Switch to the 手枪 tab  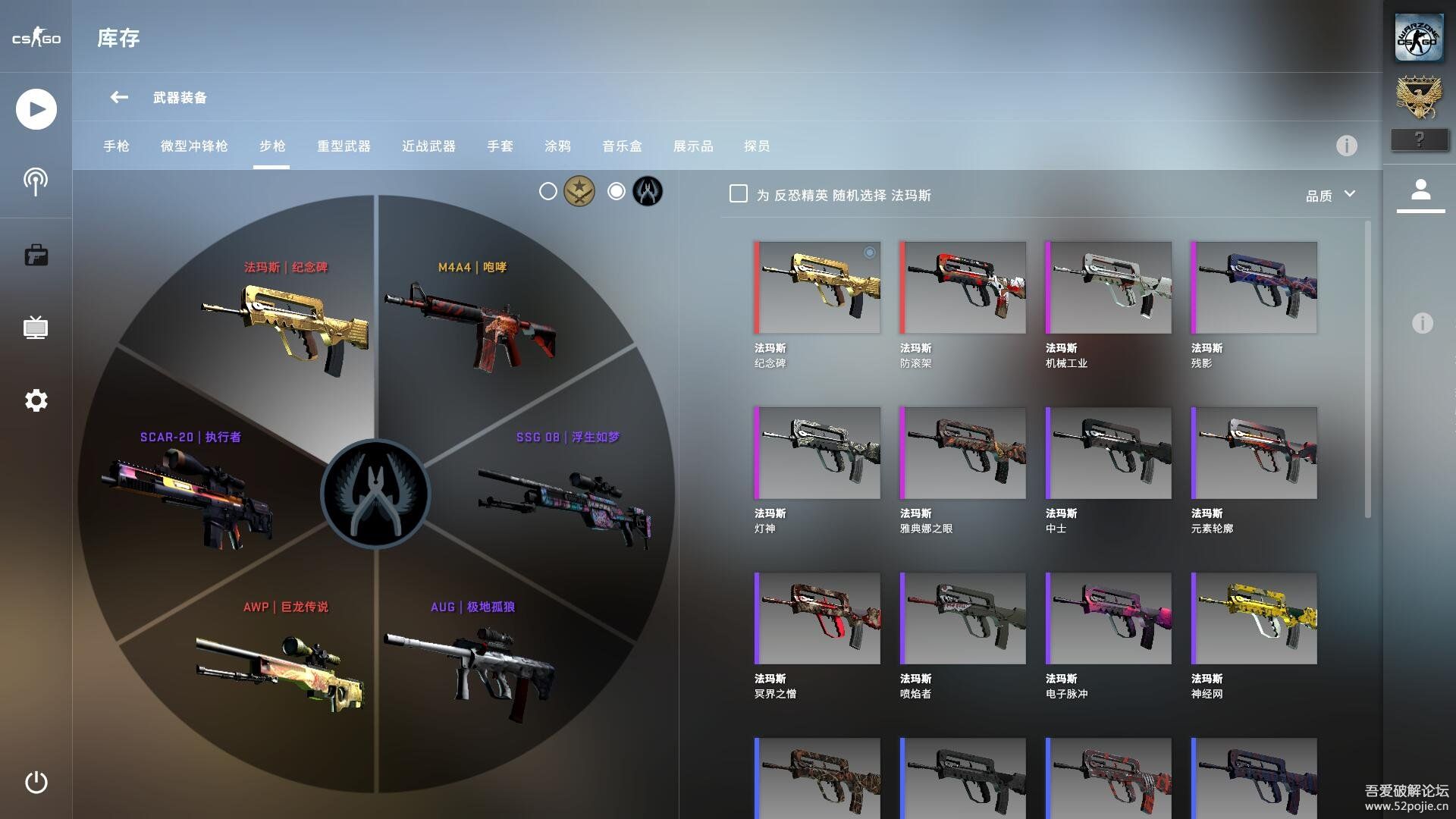(x=116, y=146)
